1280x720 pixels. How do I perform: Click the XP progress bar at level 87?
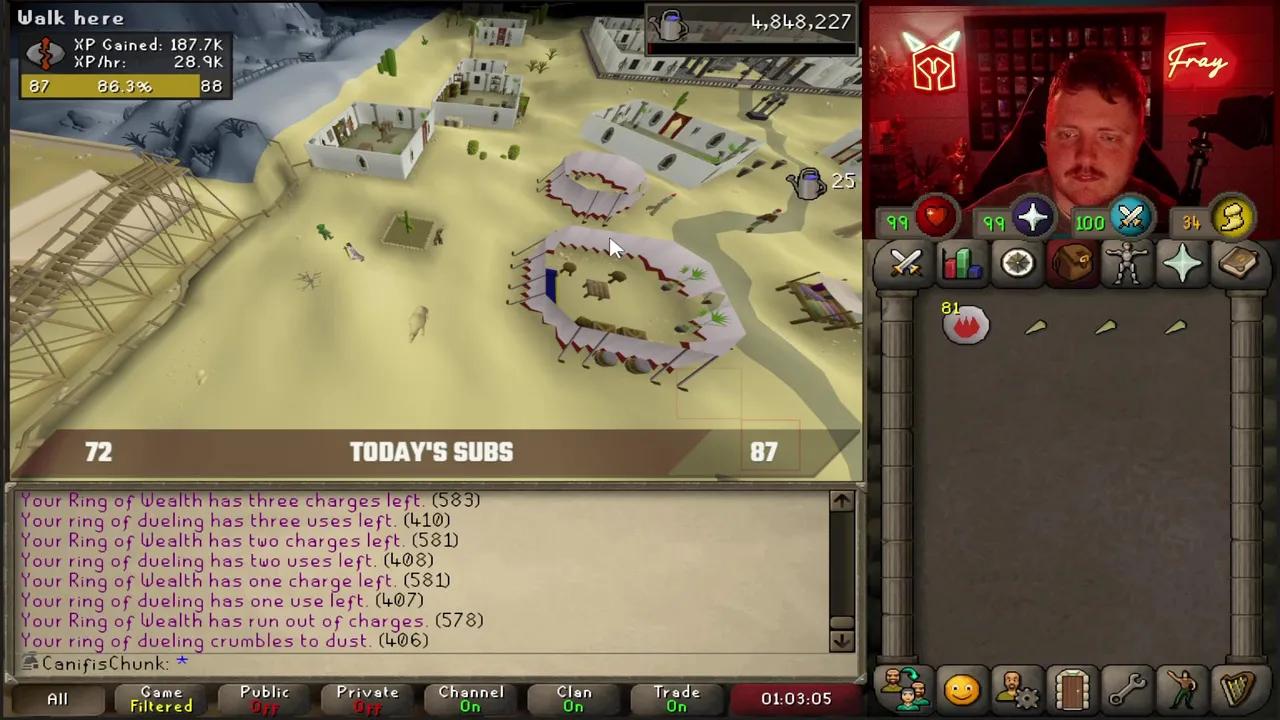[120, 86]
